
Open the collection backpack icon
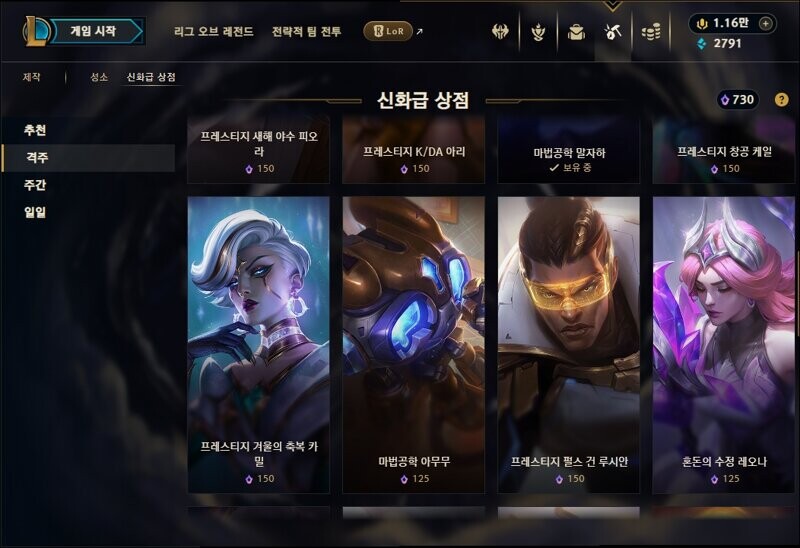coord(576,32)
